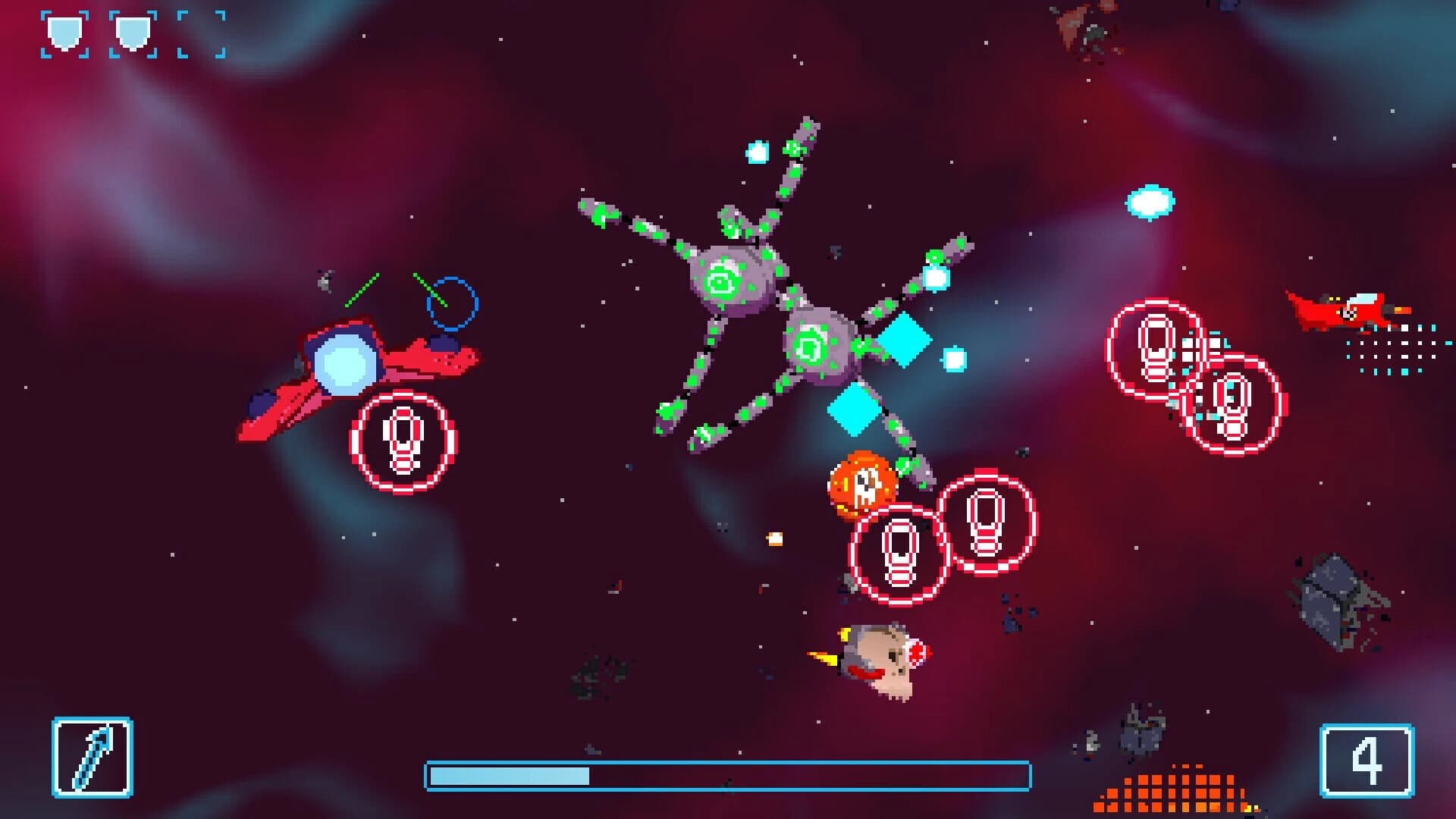The image size is (1456, 819).
Task: Click the blue targeting circle reticle
Action: pos(453,301)
